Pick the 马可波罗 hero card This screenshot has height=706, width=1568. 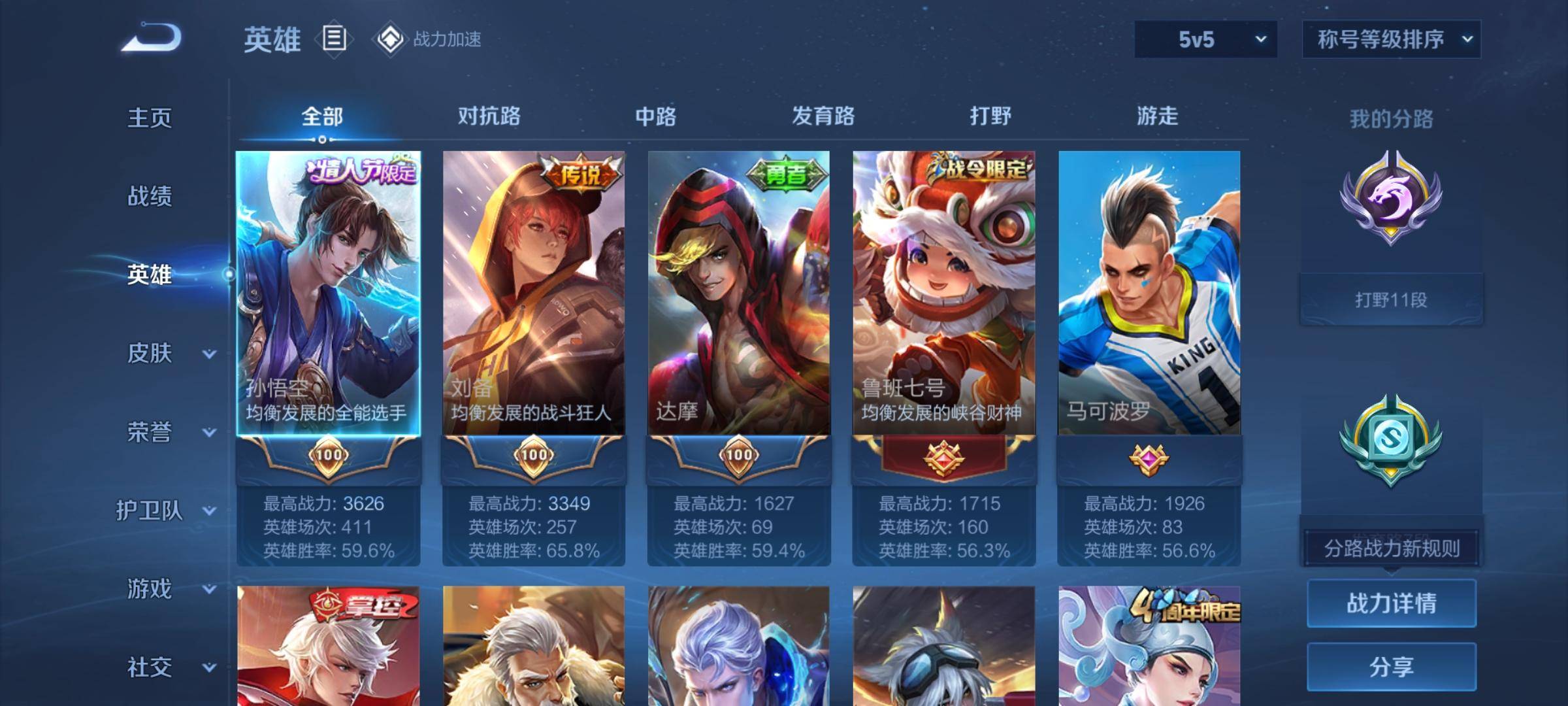tap(1149, 294)
